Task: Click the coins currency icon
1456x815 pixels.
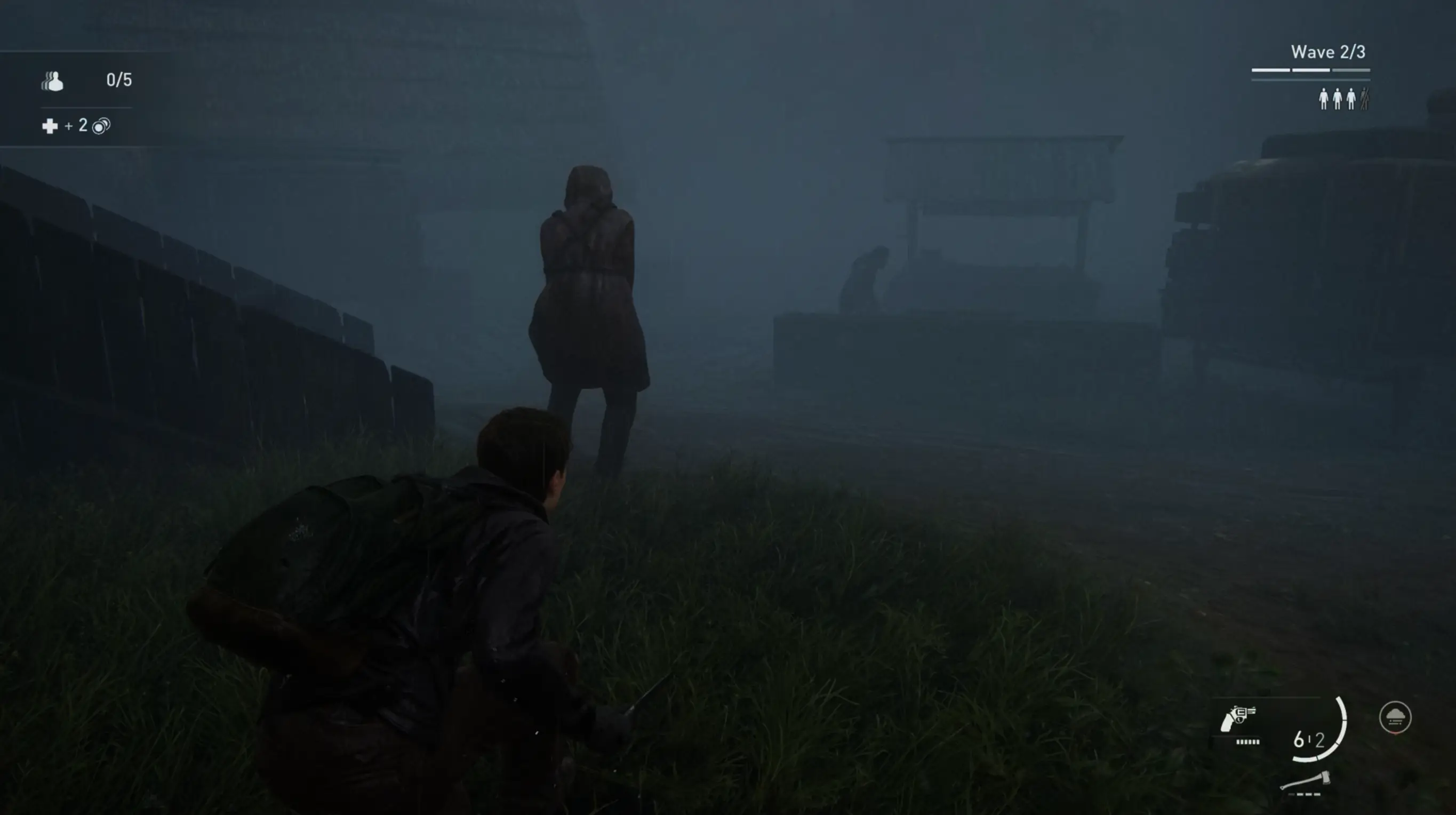Action: [x=101, y=126]
